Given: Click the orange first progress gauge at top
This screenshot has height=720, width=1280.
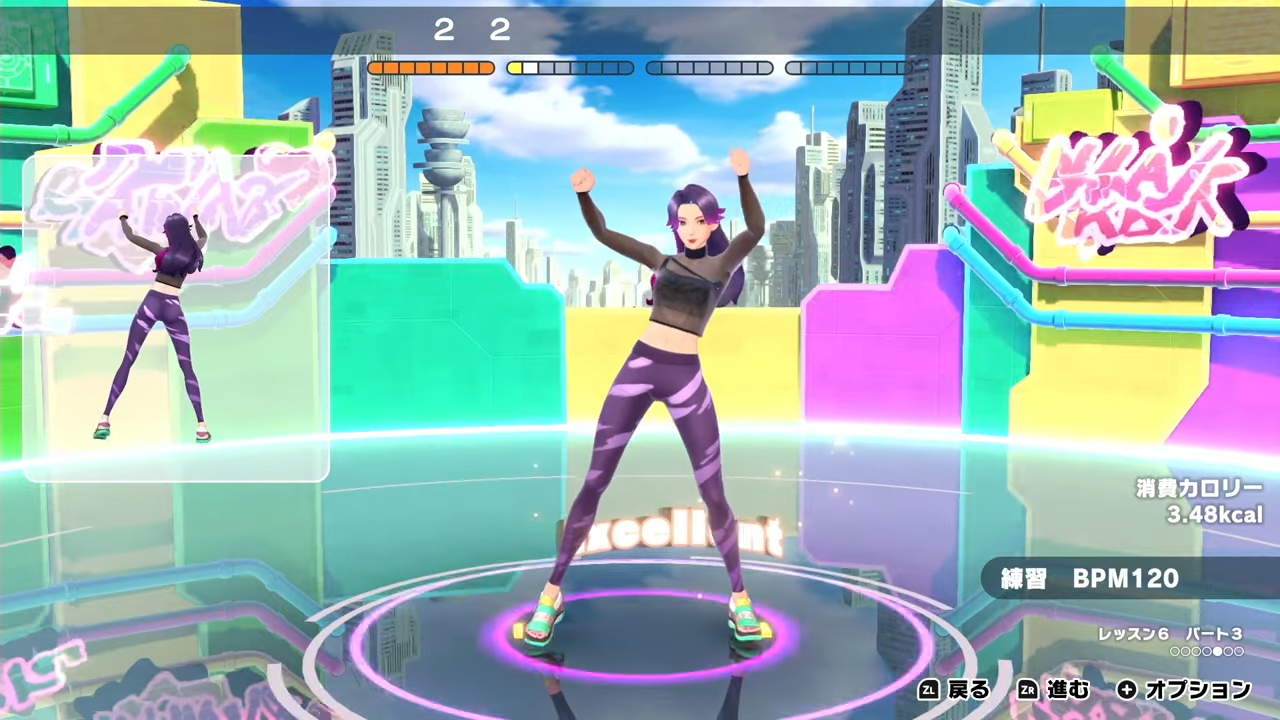Looking at the screenshot, I should [x=430, y=67].
